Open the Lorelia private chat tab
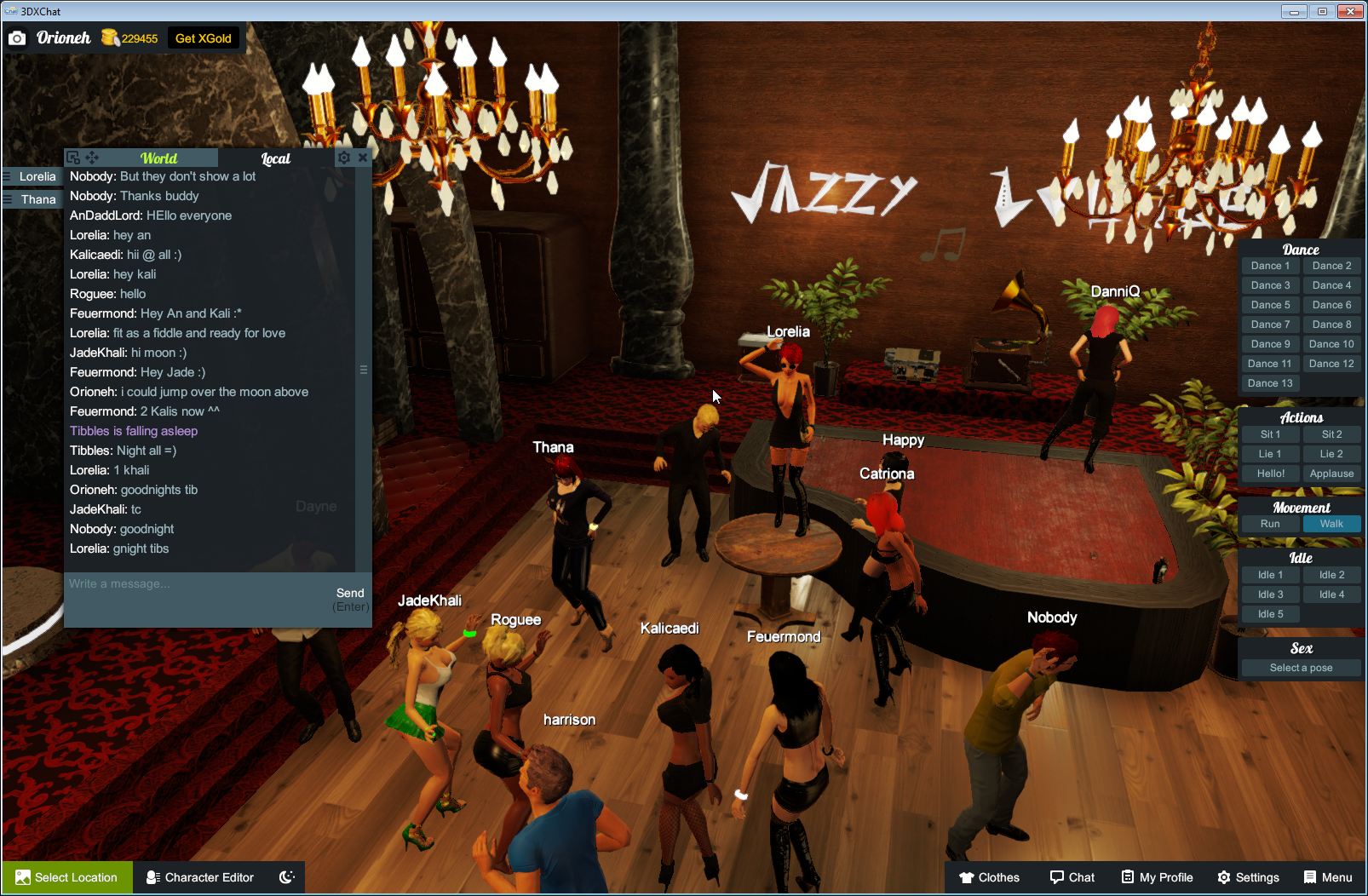Screen dimensions: 1368x896 coord(36,176)
